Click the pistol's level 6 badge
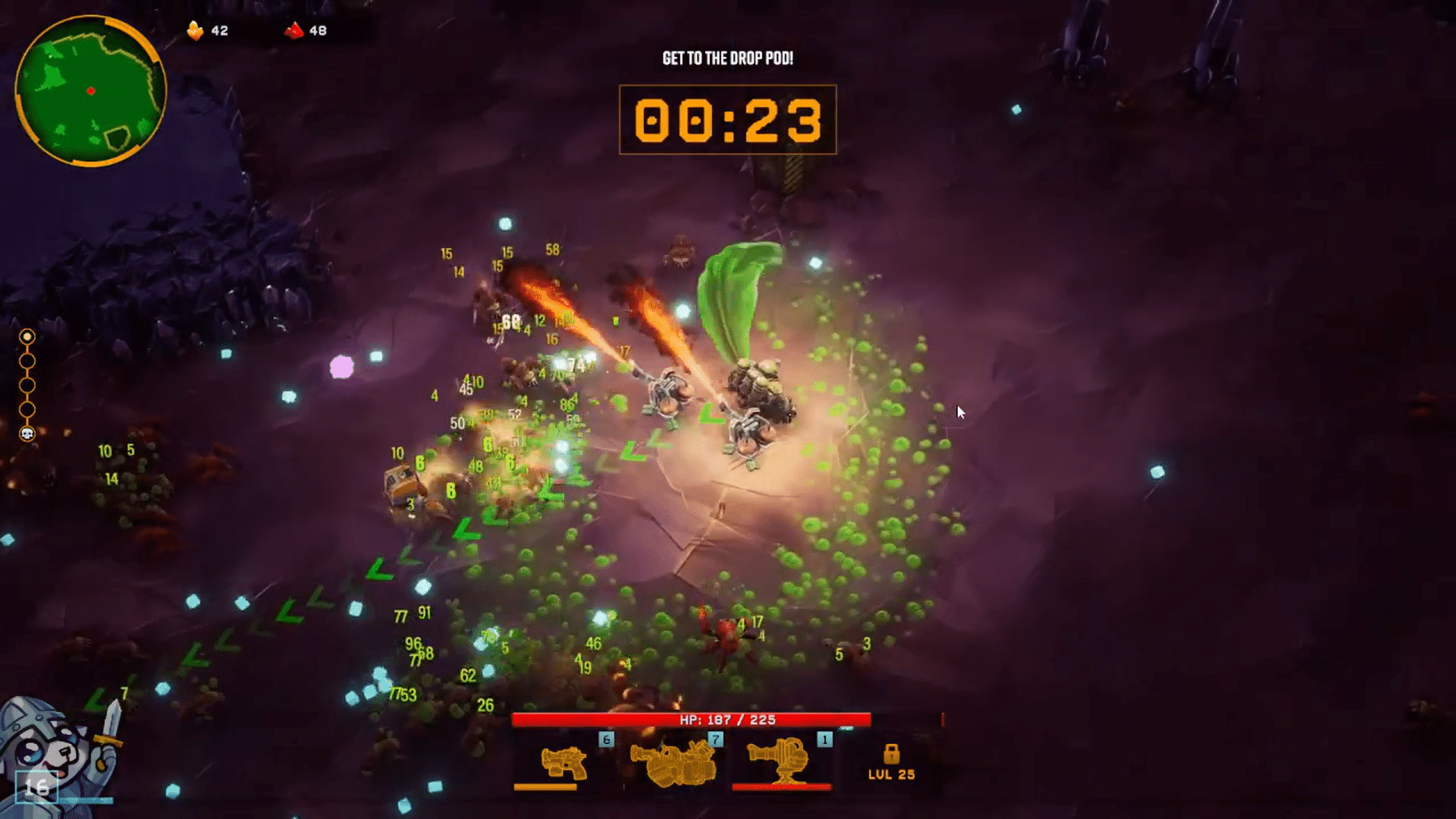The width and height of the screenshot is (1456, 819). (606, 740)
